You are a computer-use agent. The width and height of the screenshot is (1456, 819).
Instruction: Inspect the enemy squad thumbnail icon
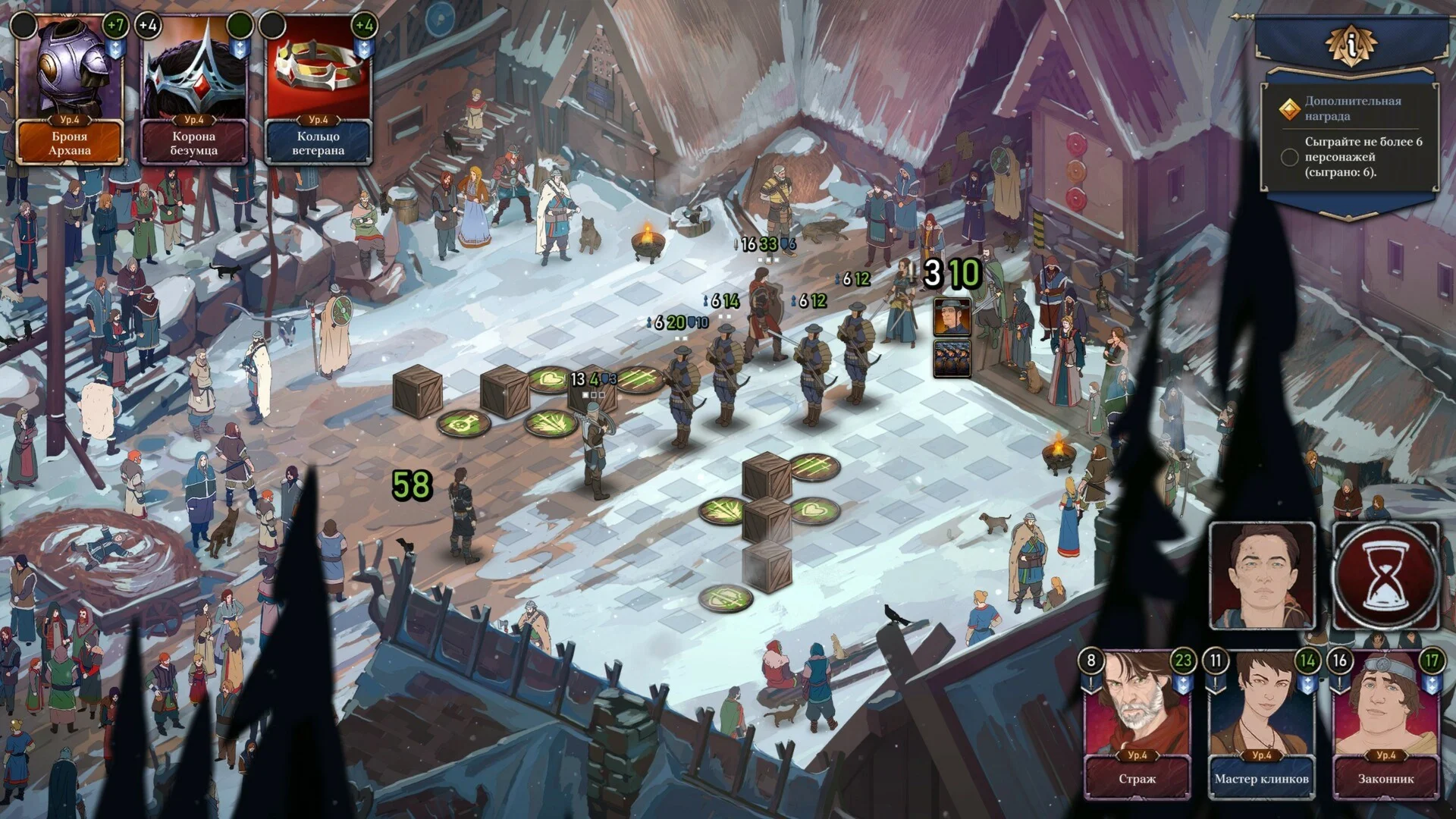coord(952,359)
